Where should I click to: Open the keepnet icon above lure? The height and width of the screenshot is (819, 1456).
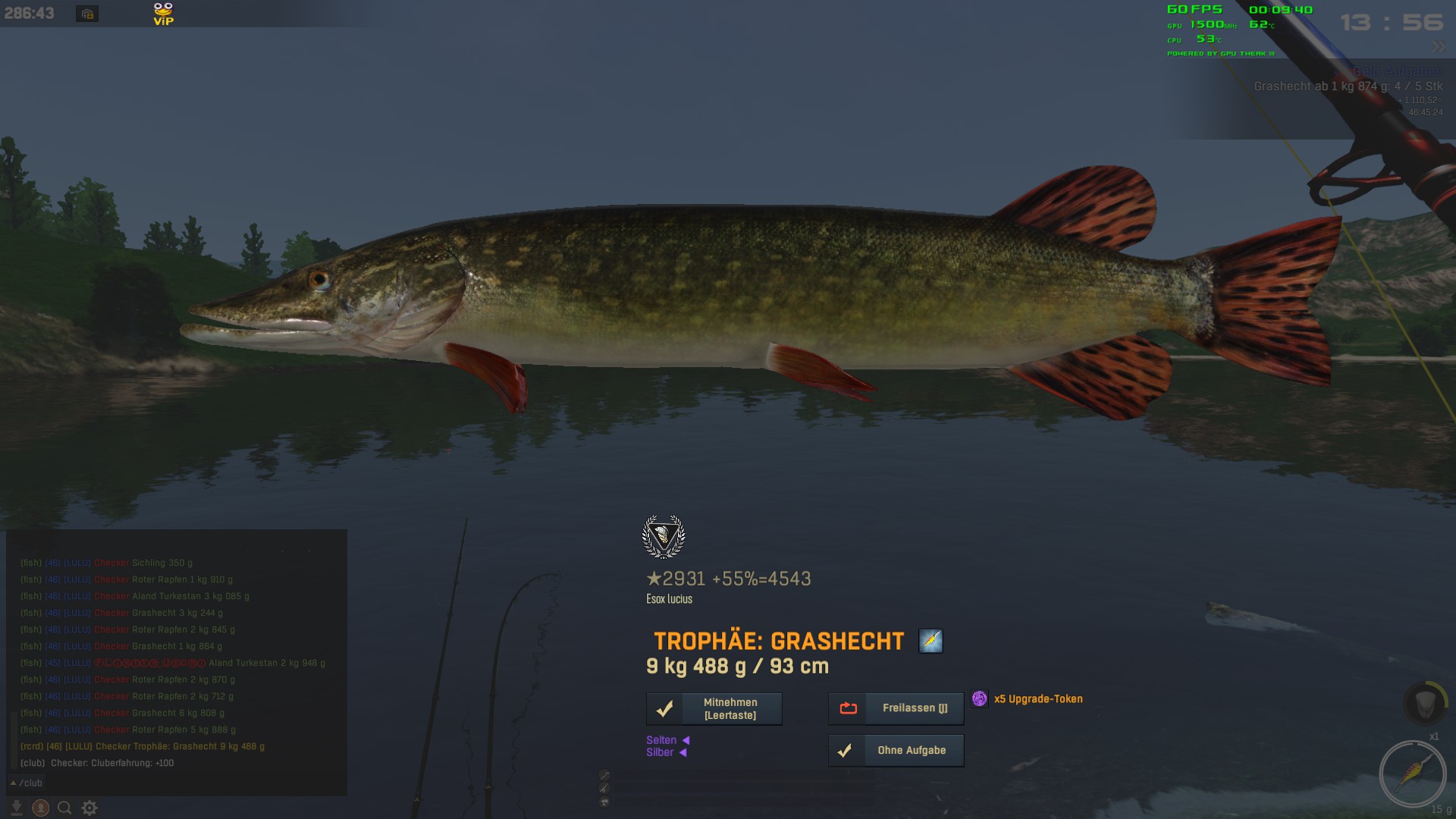coord(1423,702)
